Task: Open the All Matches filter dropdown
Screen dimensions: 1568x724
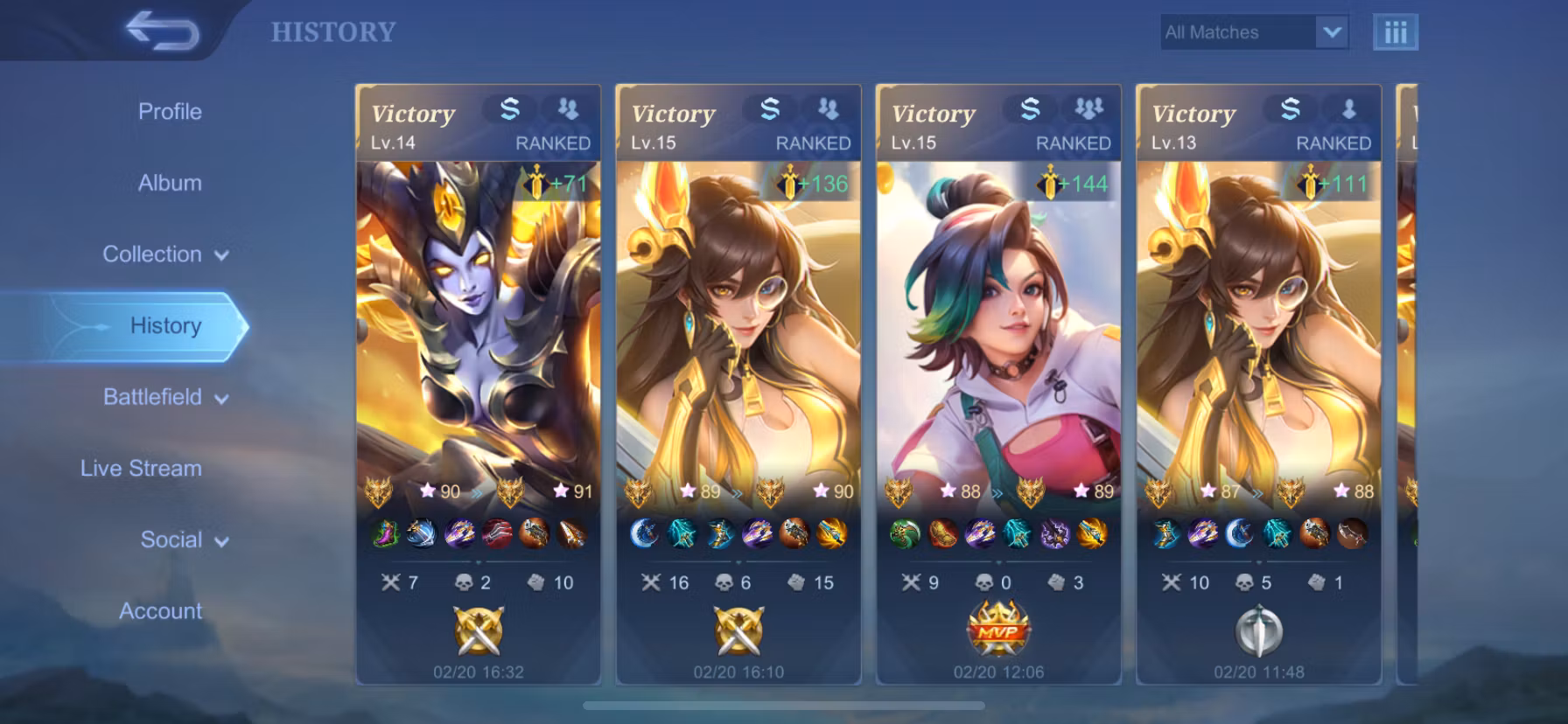Action: pos(1254,32)
